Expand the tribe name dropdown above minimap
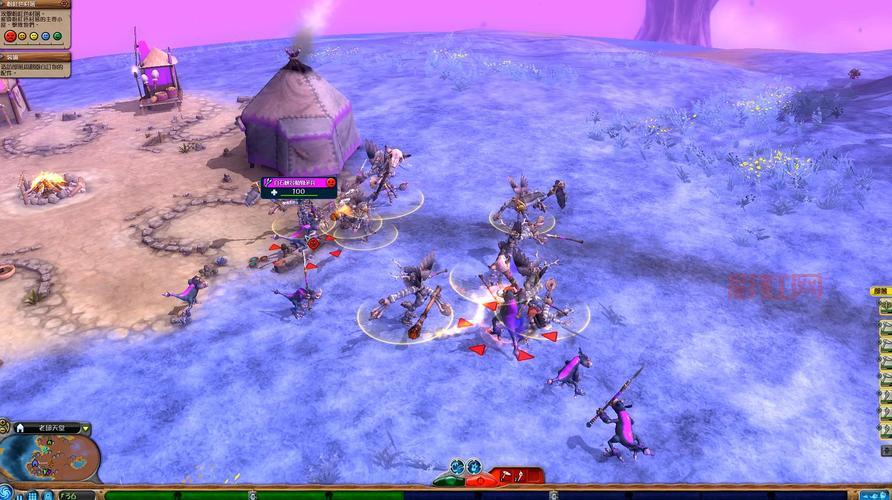 pos(85,428)
